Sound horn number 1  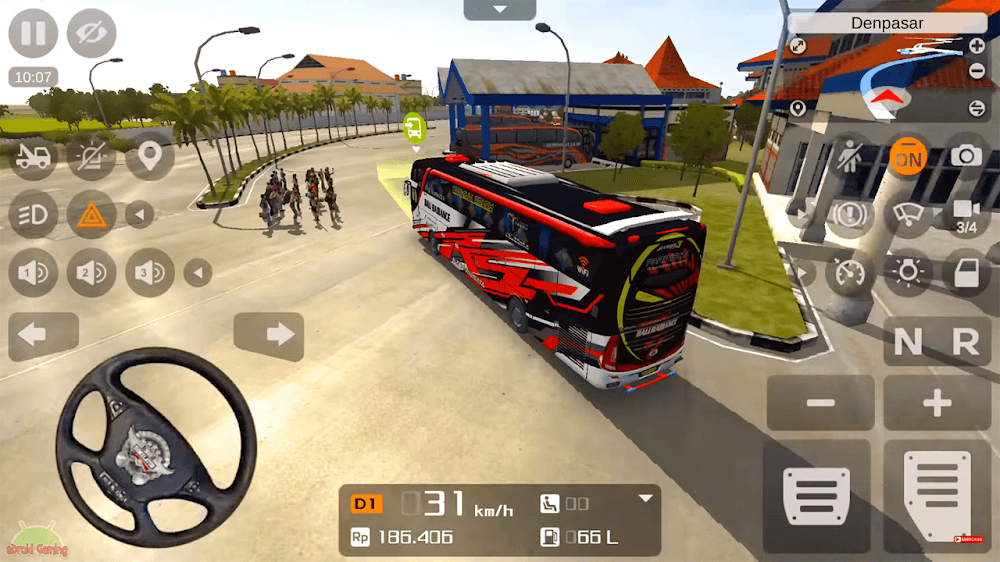tap(33, 272)
